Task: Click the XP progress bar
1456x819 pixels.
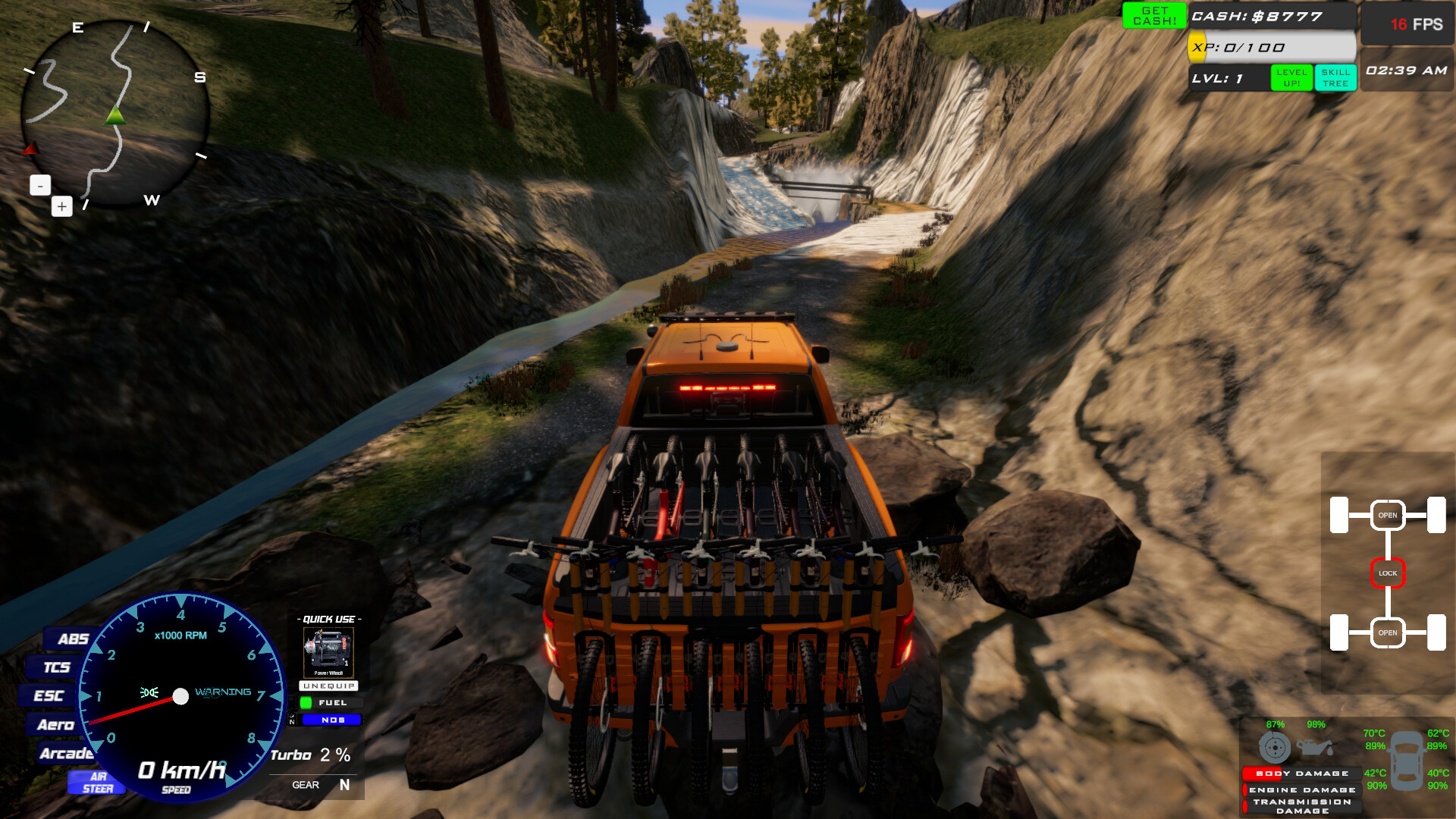Action: [1270, 47]
